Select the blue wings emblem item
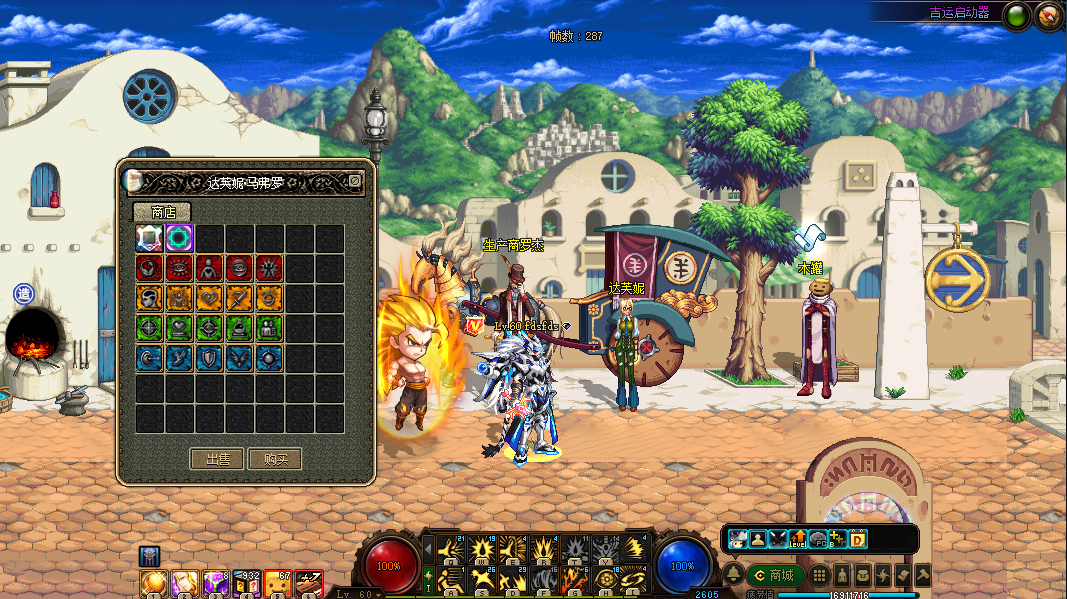The image size is (1067, 599). (x=240, y=358)
